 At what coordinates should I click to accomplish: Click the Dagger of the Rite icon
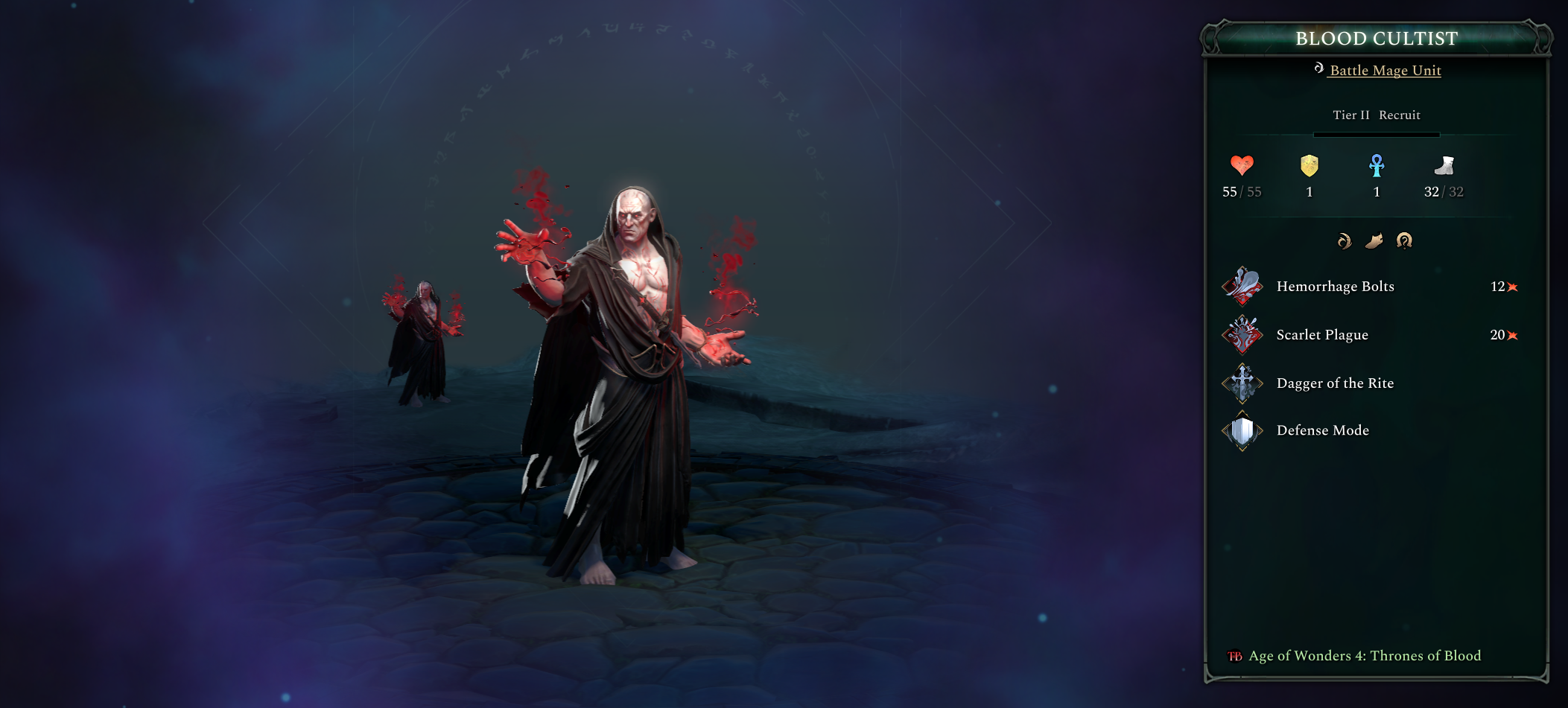click(x=1242, y=383)
